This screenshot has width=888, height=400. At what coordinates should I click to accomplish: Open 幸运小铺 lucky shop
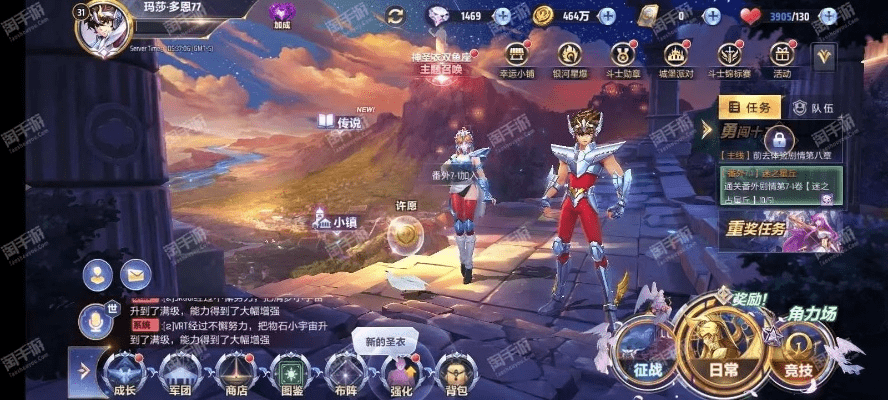(x=517, y=56)
